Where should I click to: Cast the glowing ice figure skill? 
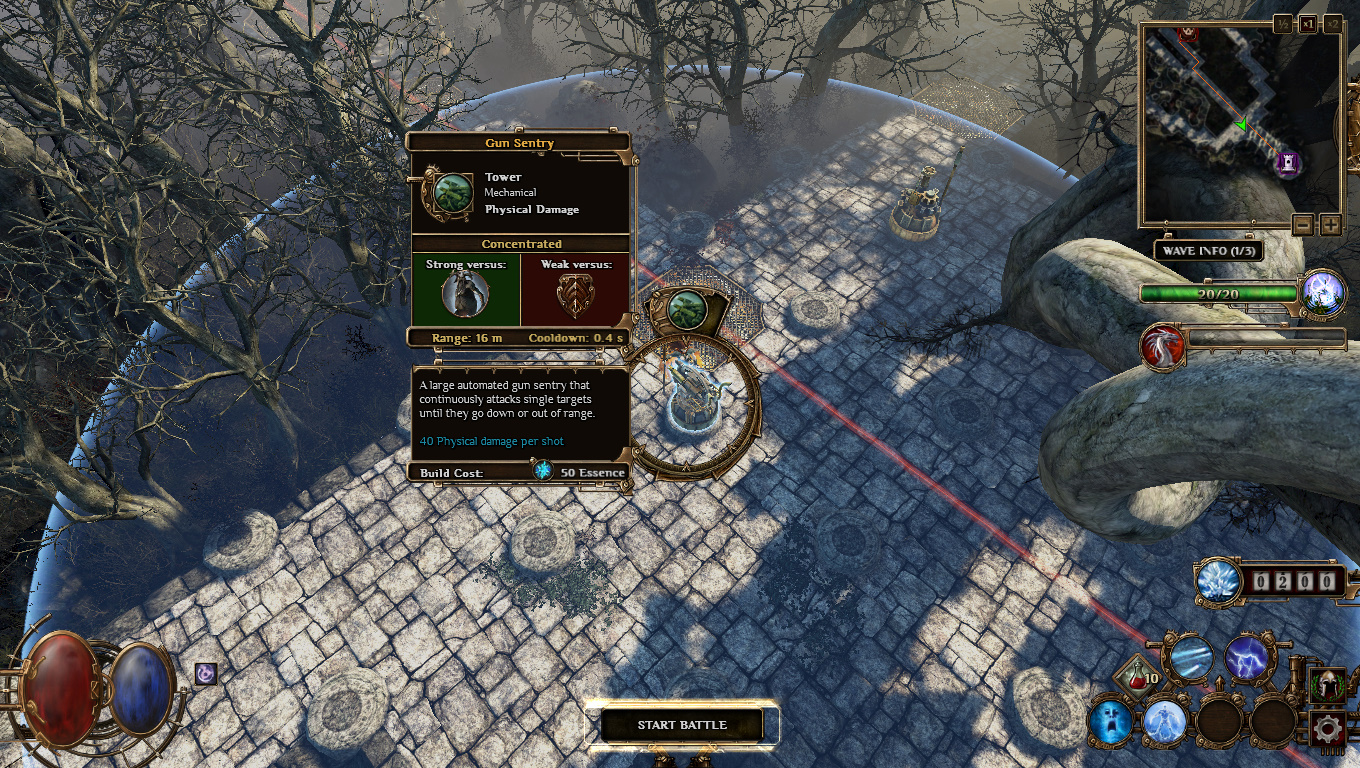click(x=1164, y=721)
